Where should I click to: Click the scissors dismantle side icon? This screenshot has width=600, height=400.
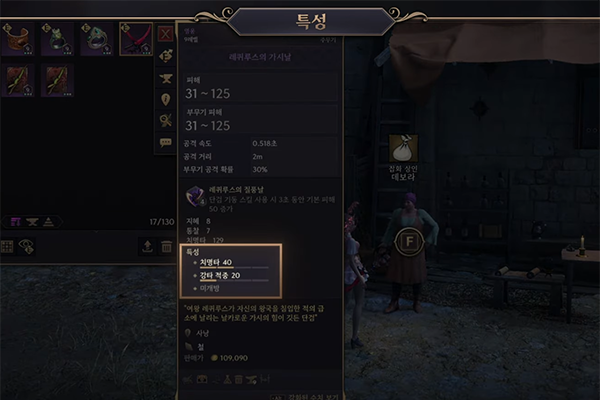(166, 121)
